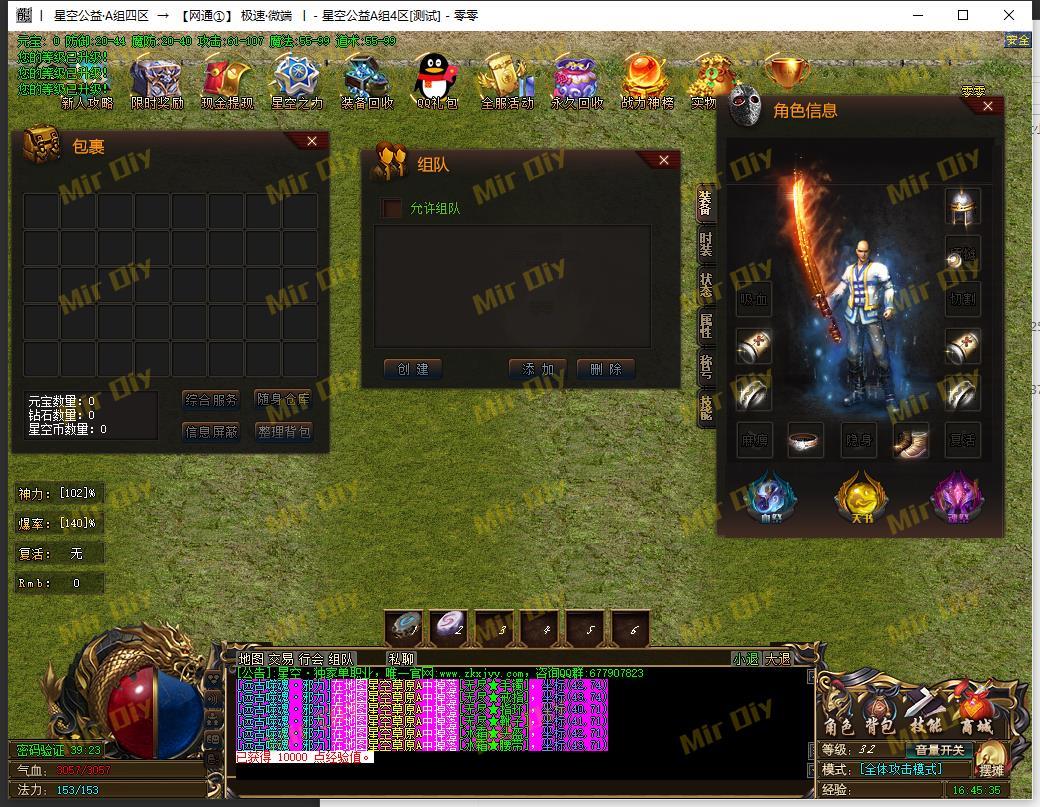Switch to the 时装 costume tab
The image size is (1040, 807).
click(706, 243)
